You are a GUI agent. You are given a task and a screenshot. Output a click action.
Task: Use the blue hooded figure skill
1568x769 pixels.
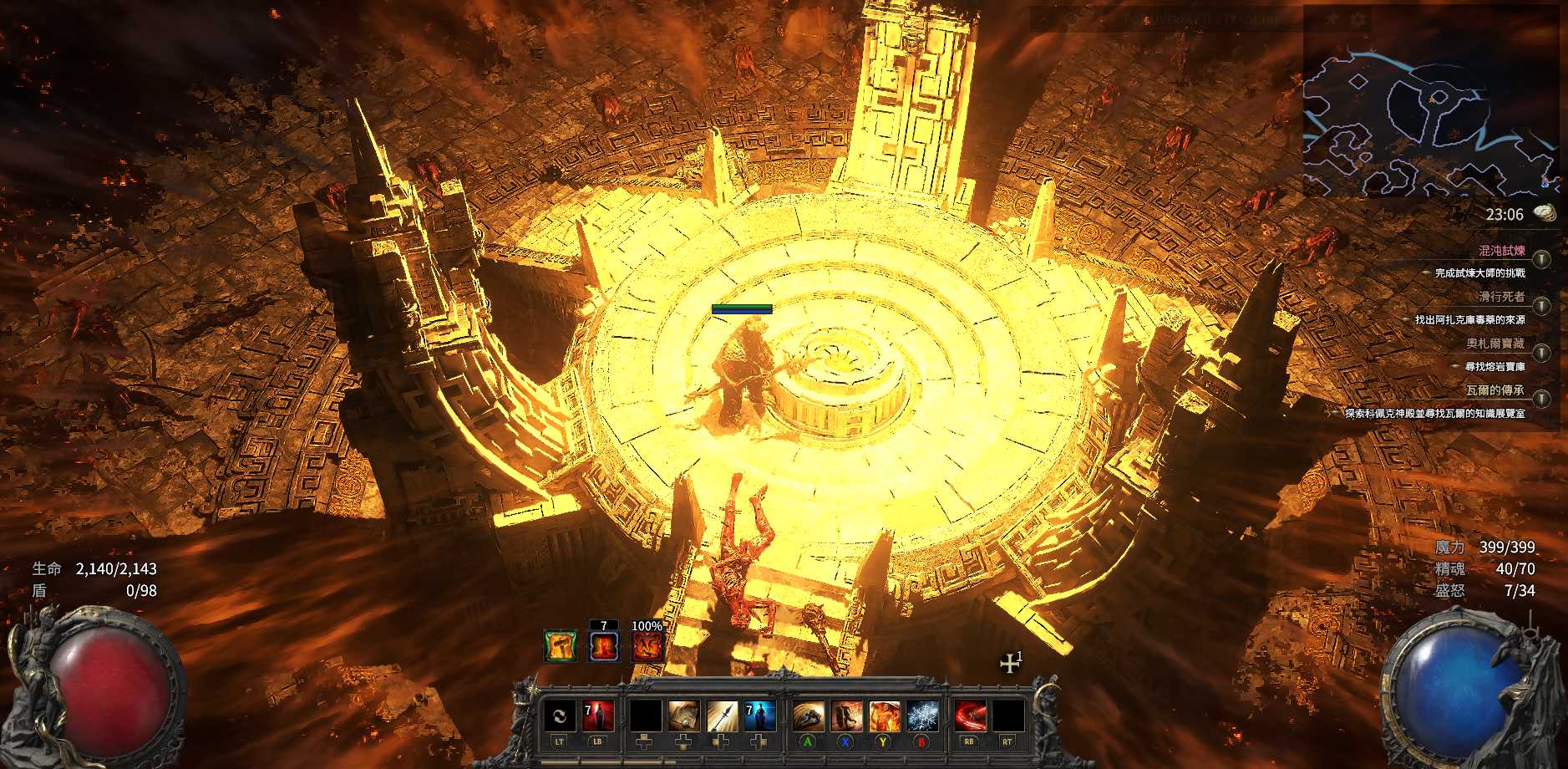[759, 716]
